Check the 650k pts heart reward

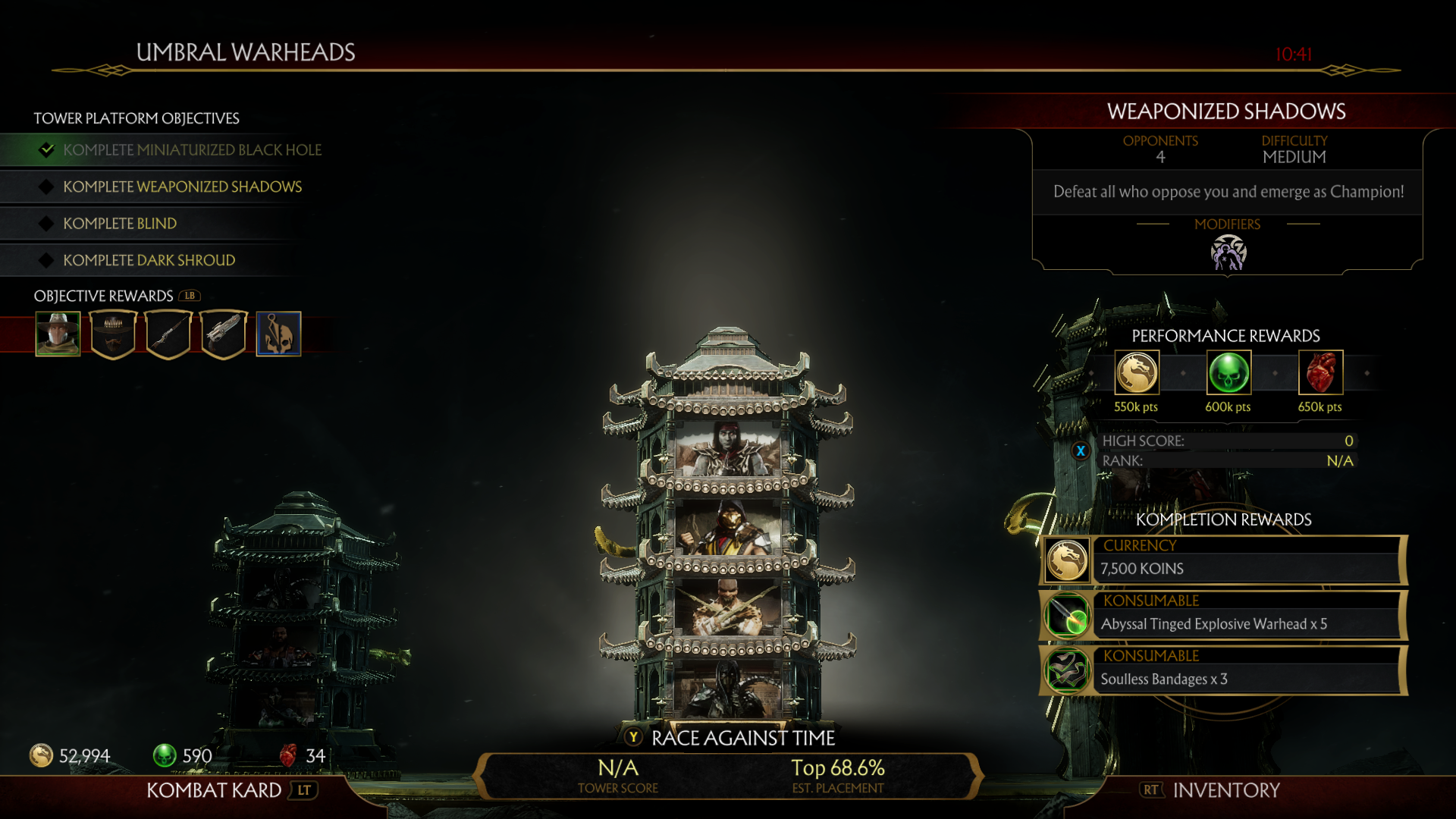coord(1320,373)
